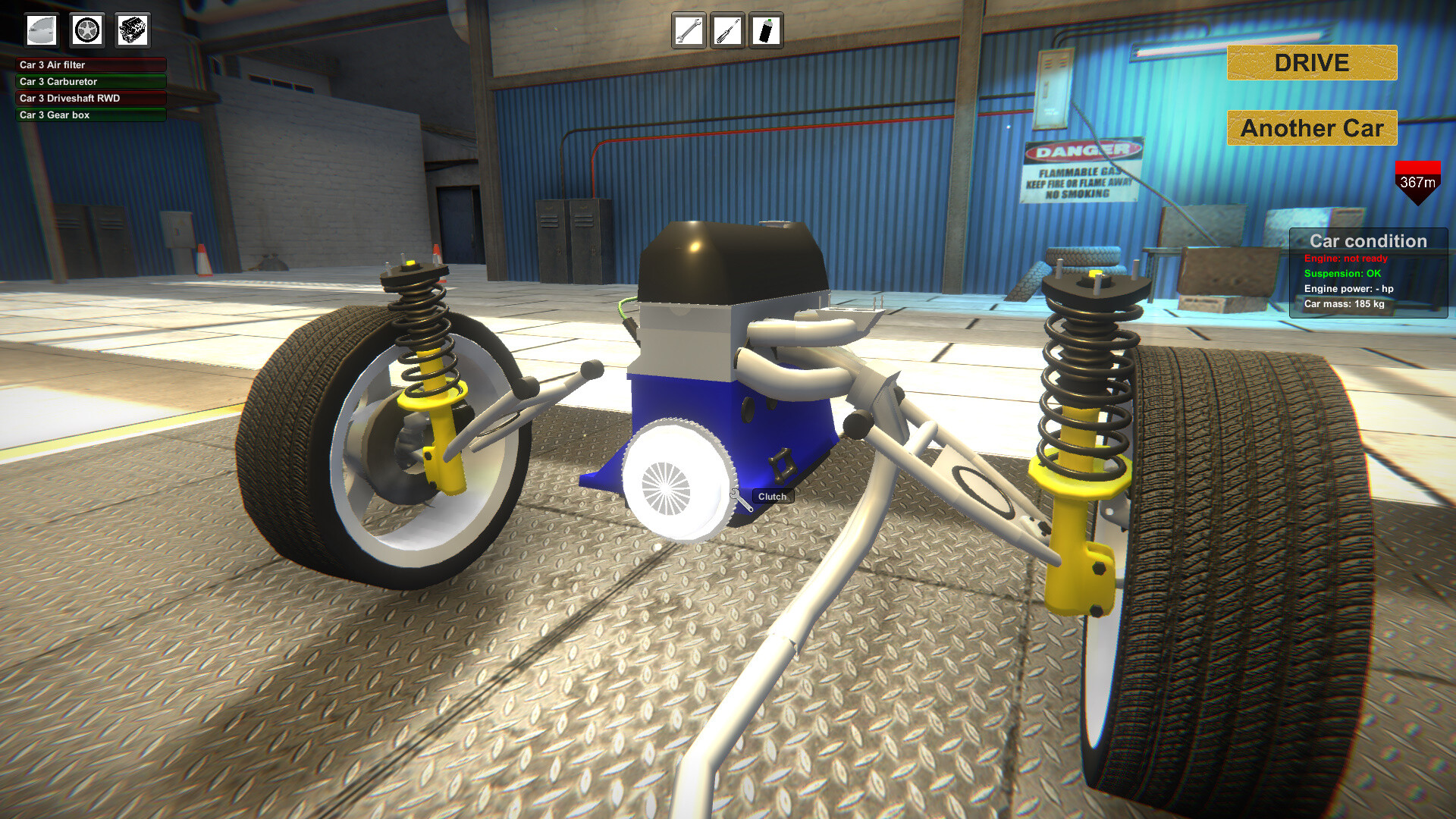
Task: Select the car body parts category
Action: tap(42, 30)
